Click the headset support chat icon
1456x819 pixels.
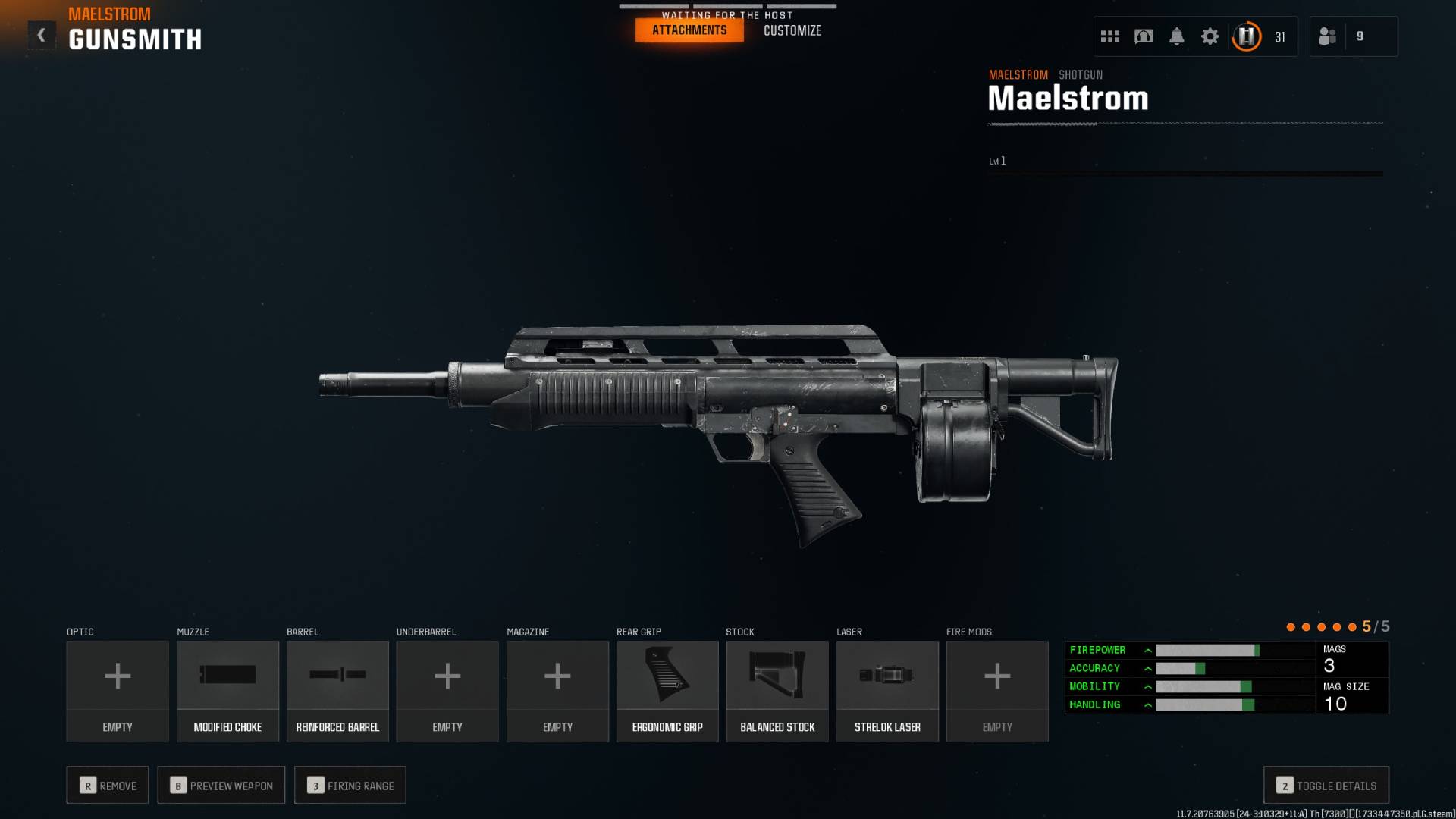coord(1144,36)
